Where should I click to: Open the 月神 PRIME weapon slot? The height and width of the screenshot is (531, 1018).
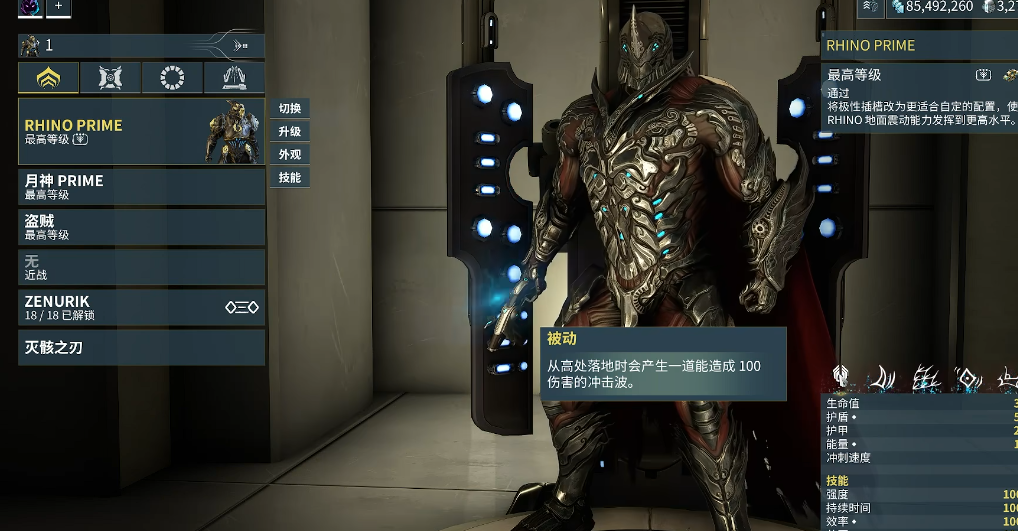(141, 187)
